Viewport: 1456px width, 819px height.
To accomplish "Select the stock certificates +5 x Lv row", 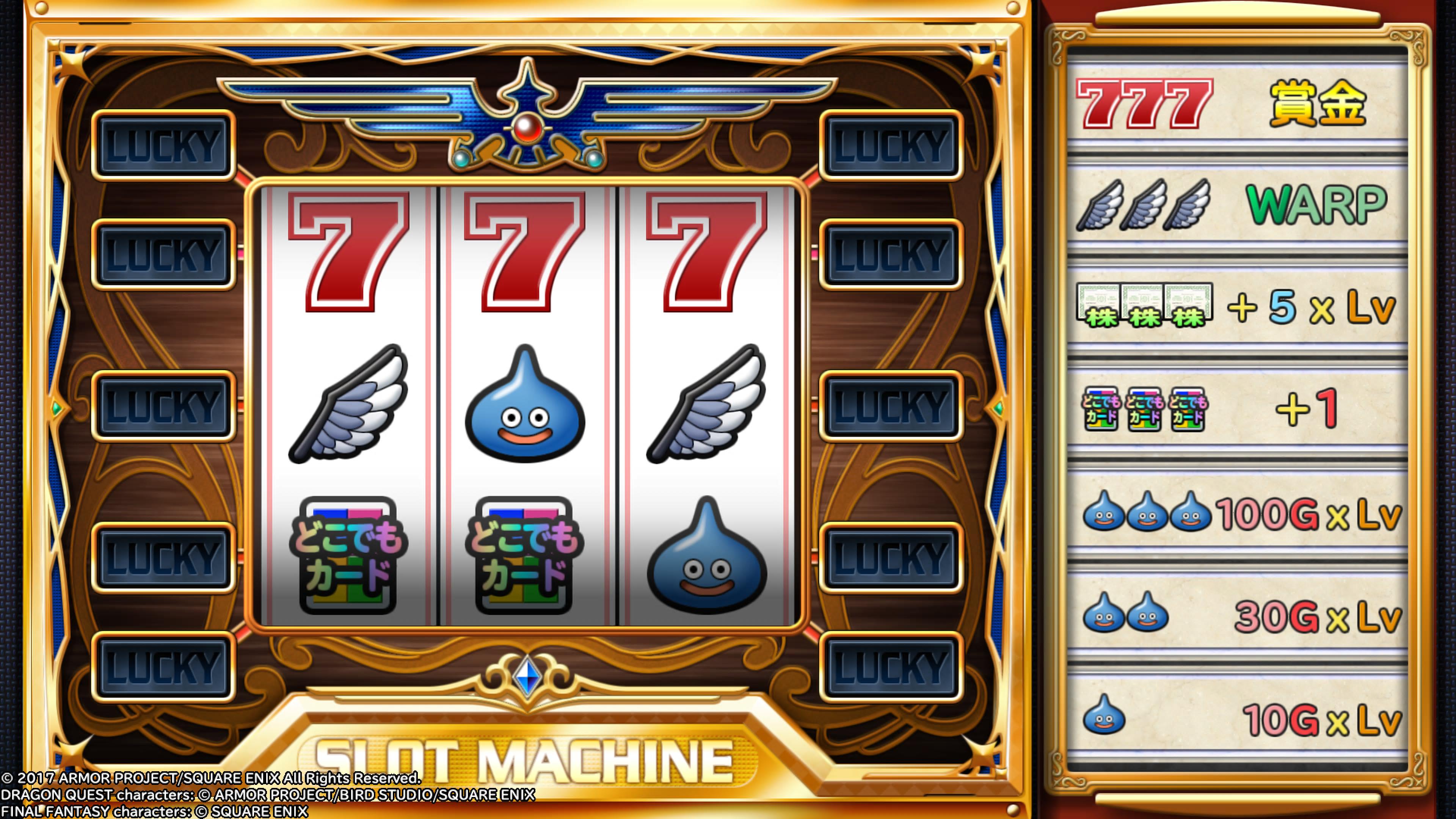I will tap(1237, 306).
